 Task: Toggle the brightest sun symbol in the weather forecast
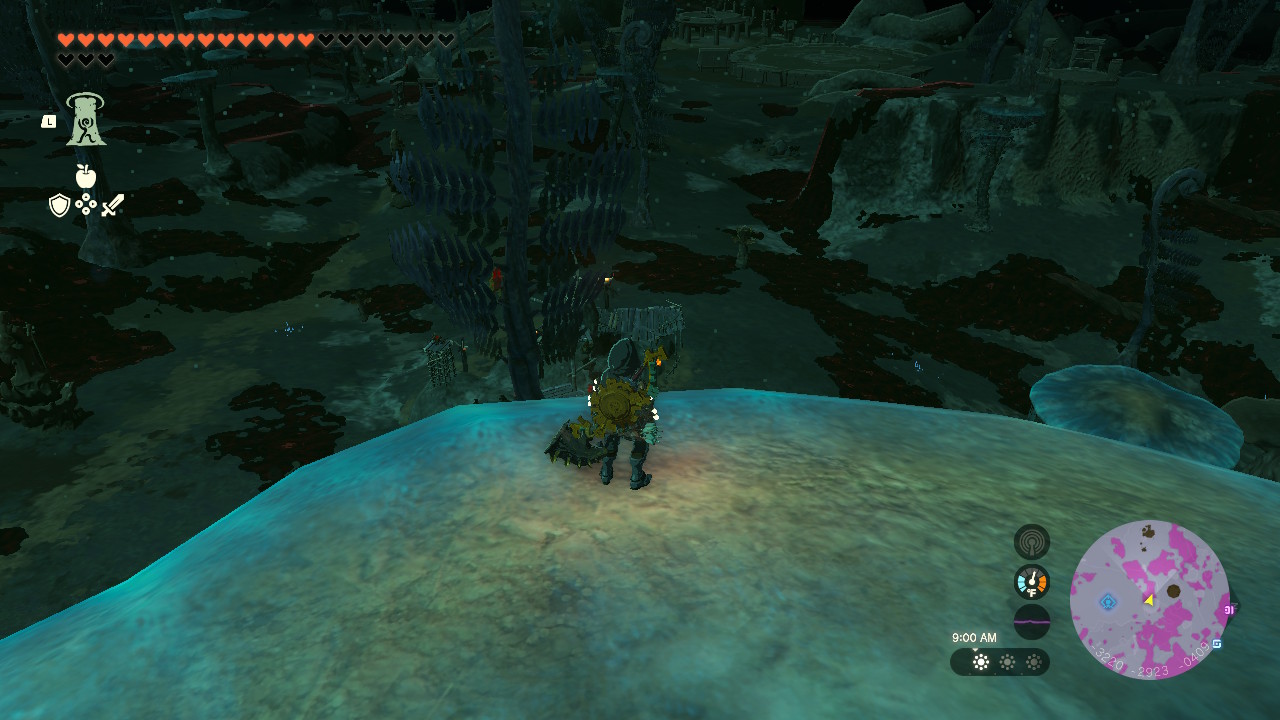[x=980, y=661]
